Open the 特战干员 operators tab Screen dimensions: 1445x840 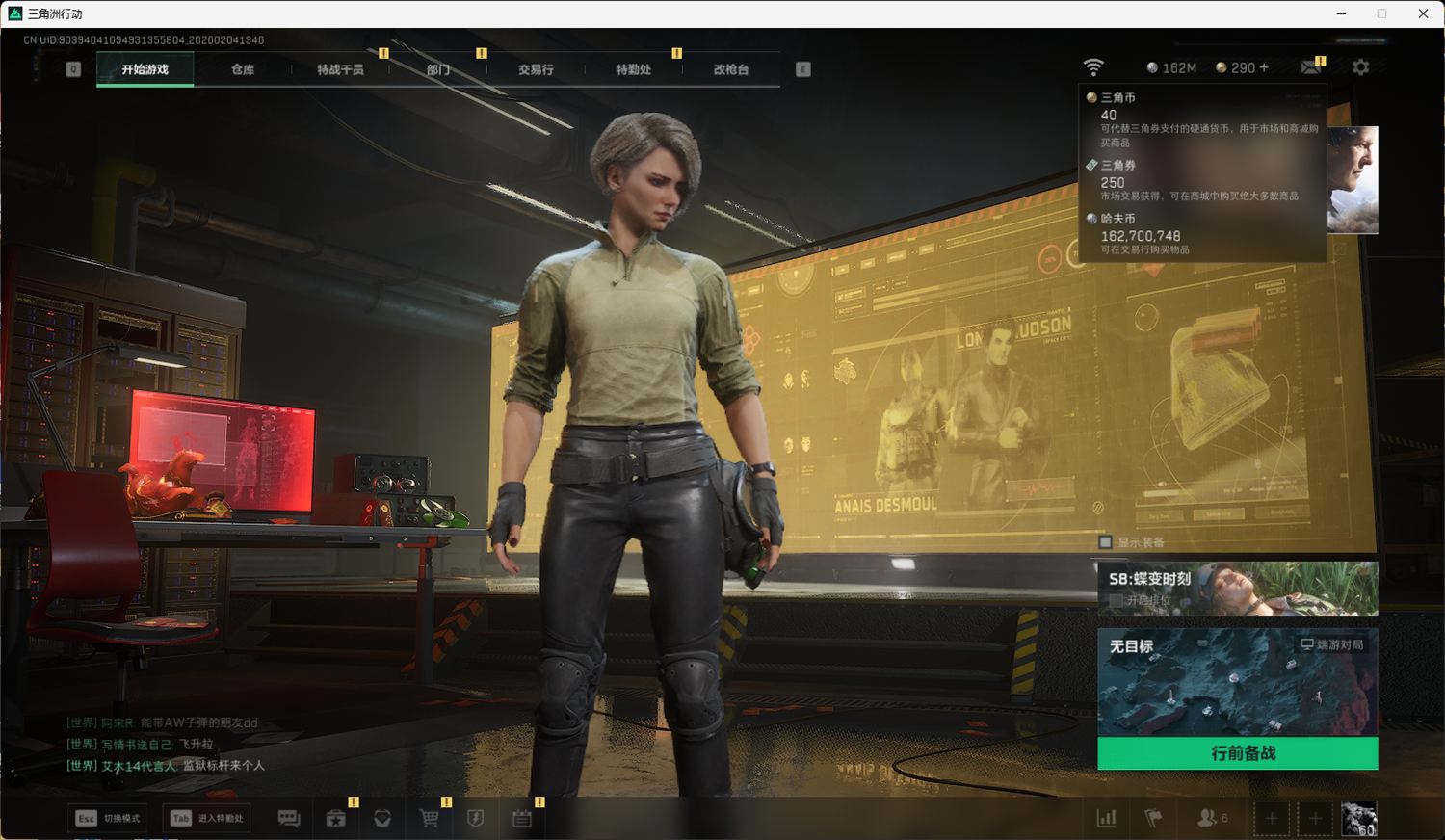pyautogui.click(x=340, y=69)
